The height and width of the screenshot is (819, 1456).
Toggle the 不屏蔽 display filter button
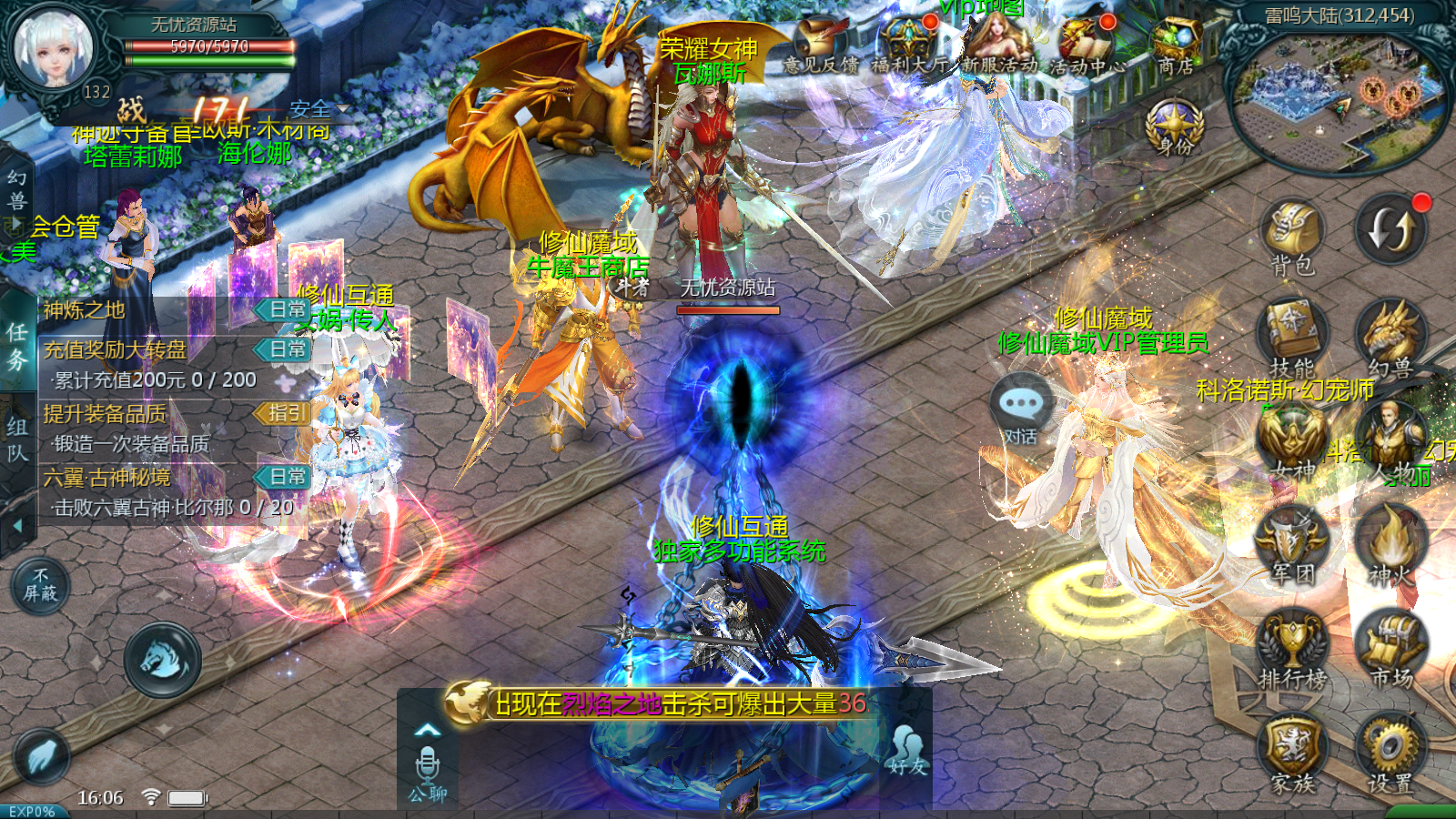point(40,585)
